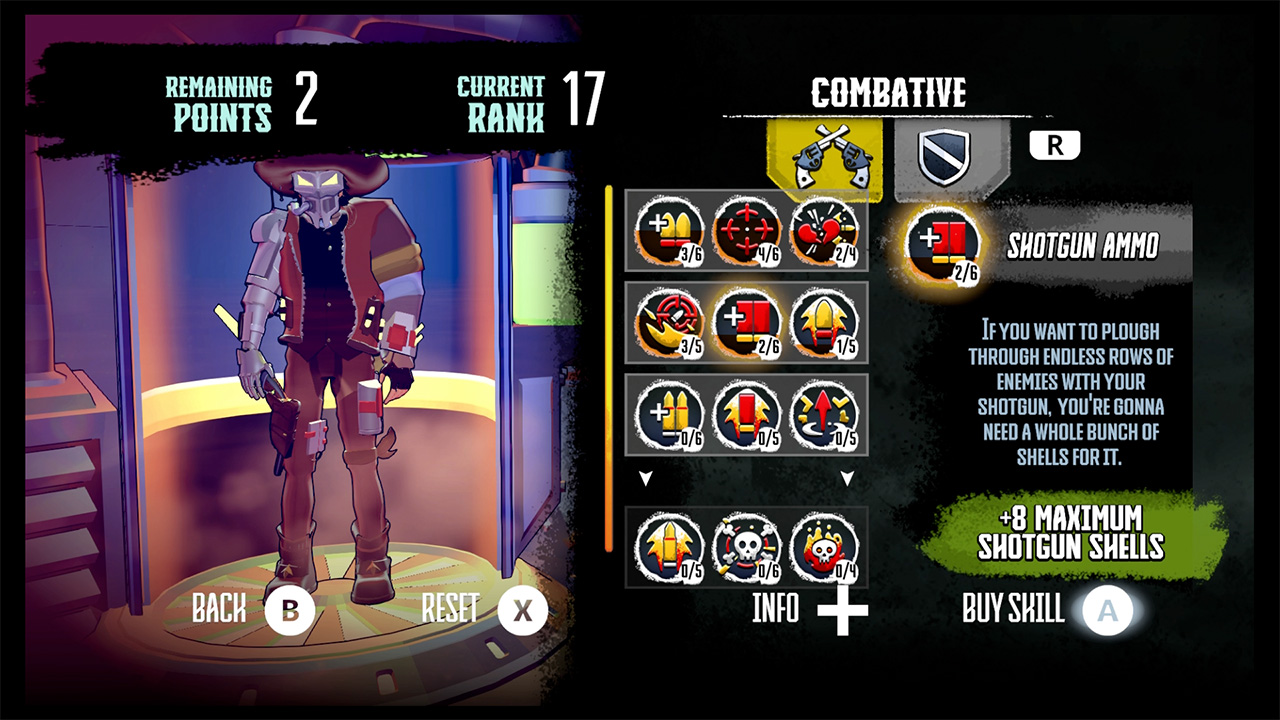1280x720 pixels.
Task: Select the highlighted Shotgun Ammo skill
Action: coord(746,322)
